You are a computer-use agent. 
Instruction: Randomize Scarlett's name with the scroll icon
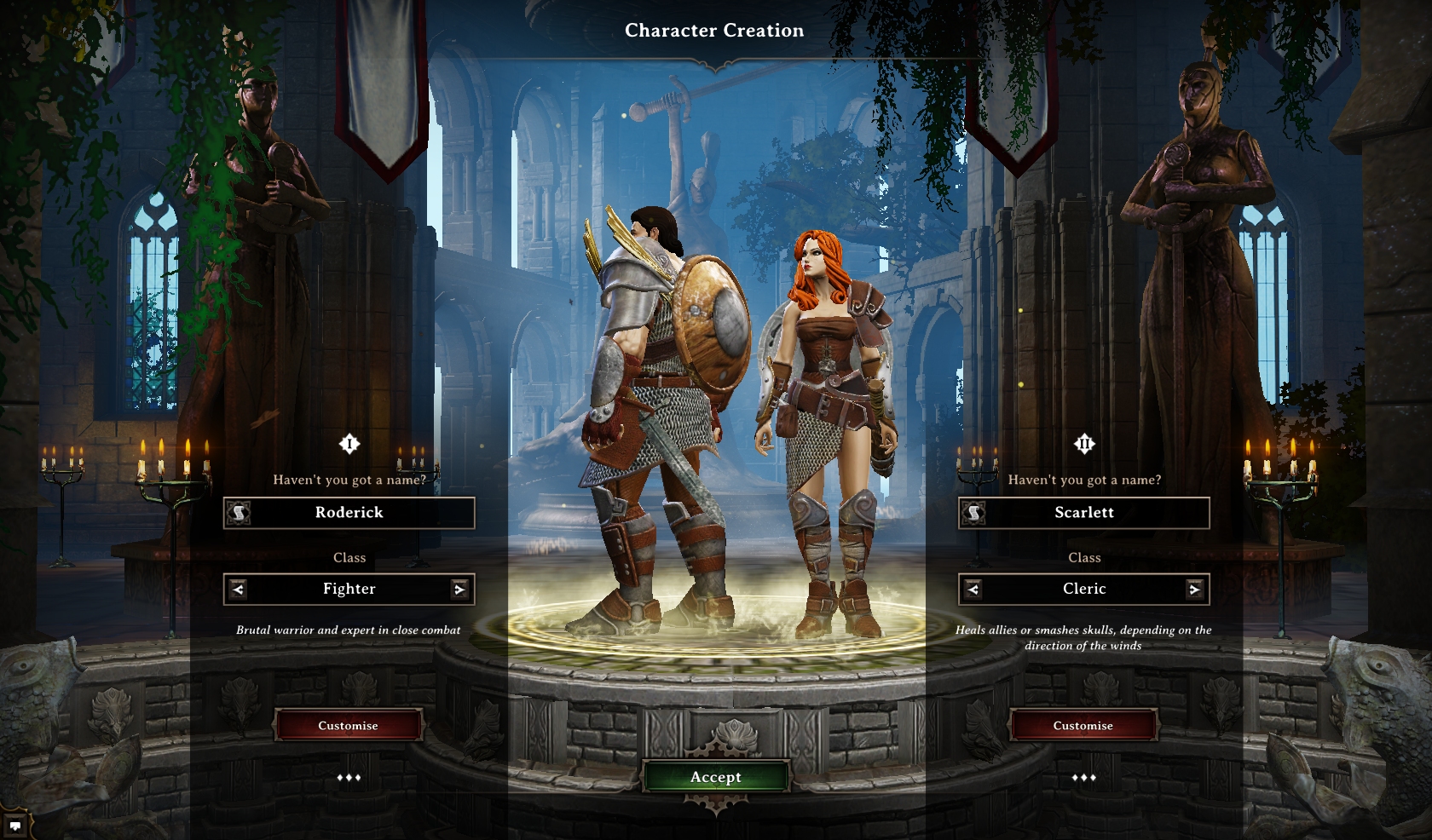coord(973,513)
